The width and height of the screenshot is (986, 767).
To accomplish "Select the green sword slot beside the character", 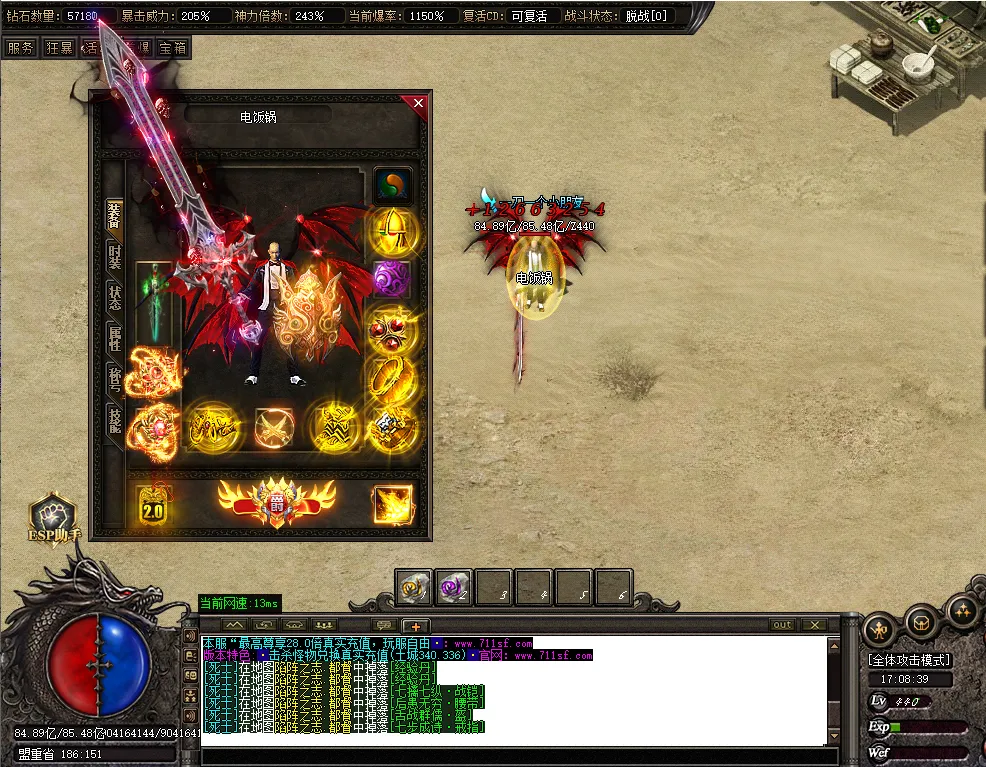I will (x=153, y=301).
